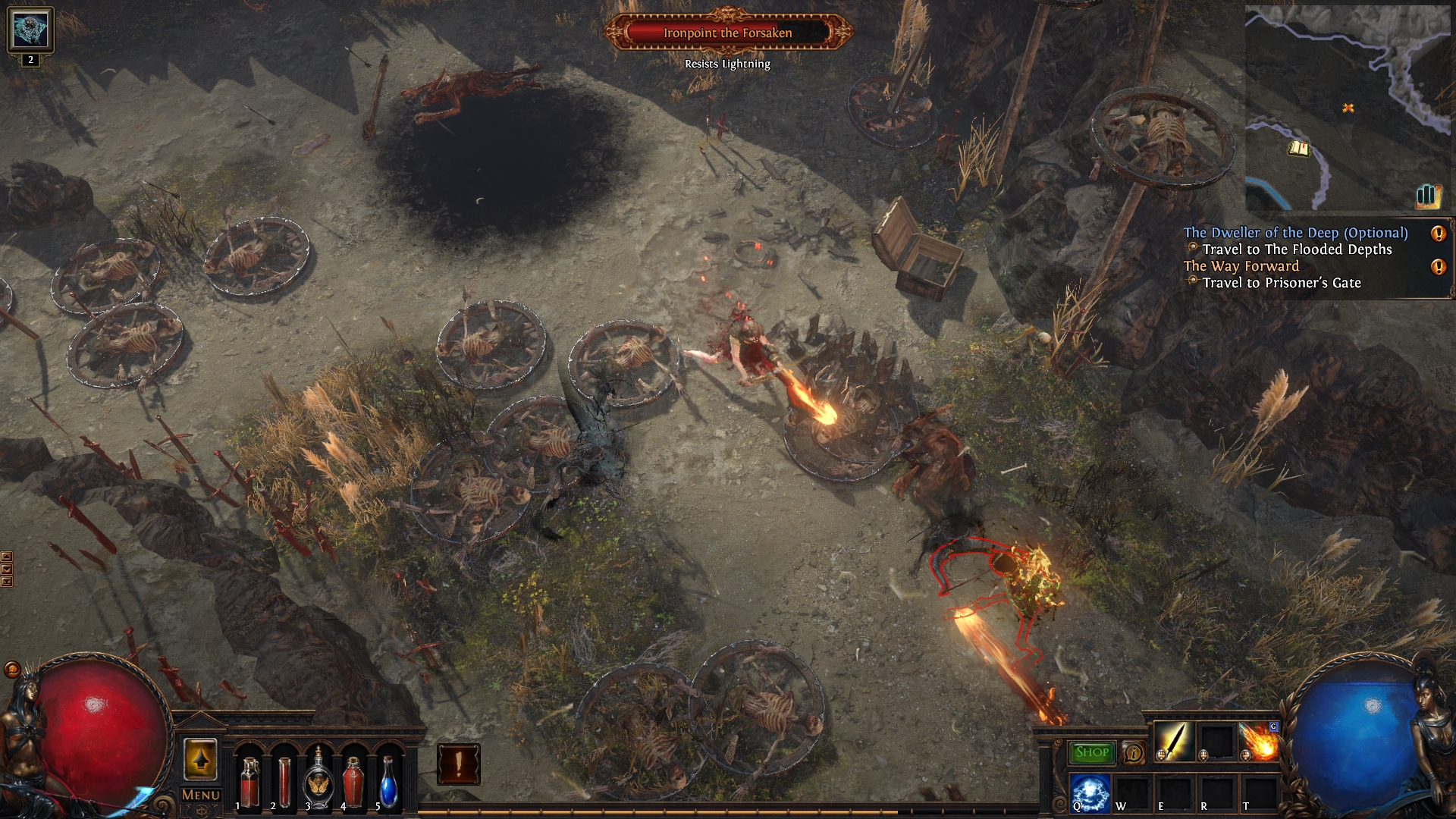This screenshot has width=1456, height=819.
Task: Select the blue frost orb skill on Q
Action: click(1090, 792)
